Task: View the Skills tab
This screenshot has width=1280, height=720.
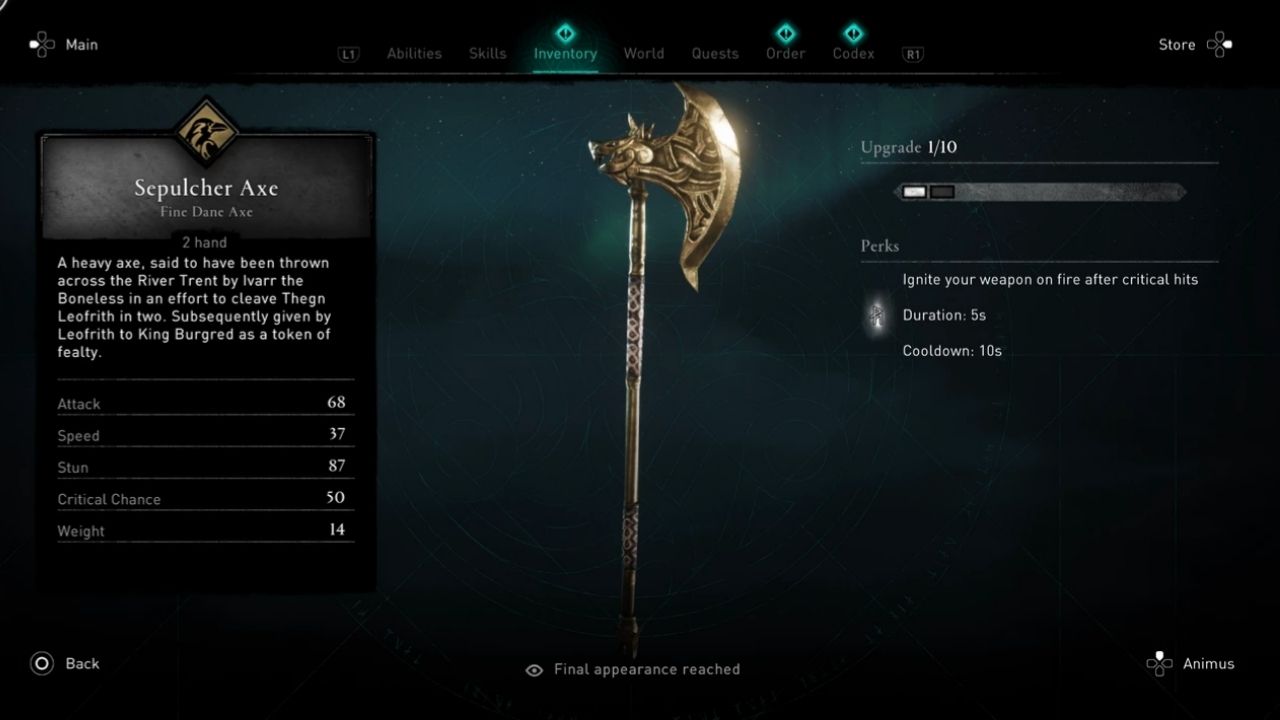Action: click(487, 53)
